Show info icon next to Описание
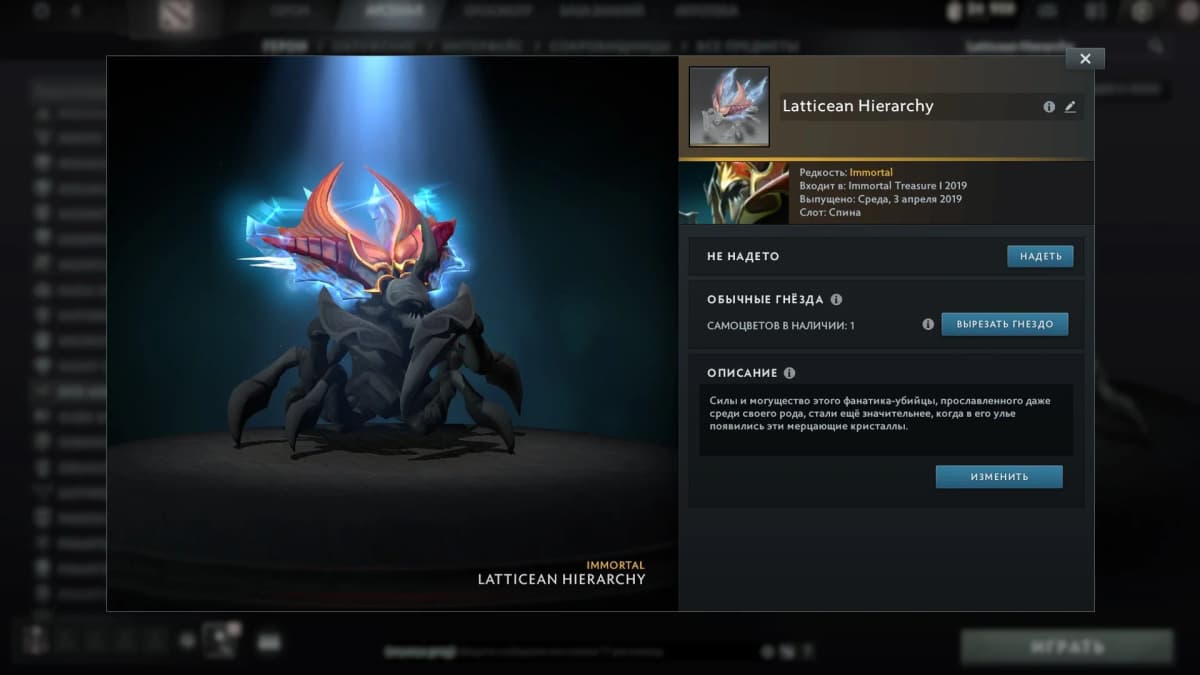Image resolution: width=1200 pixels, height=675 pixels. point(789,373)
